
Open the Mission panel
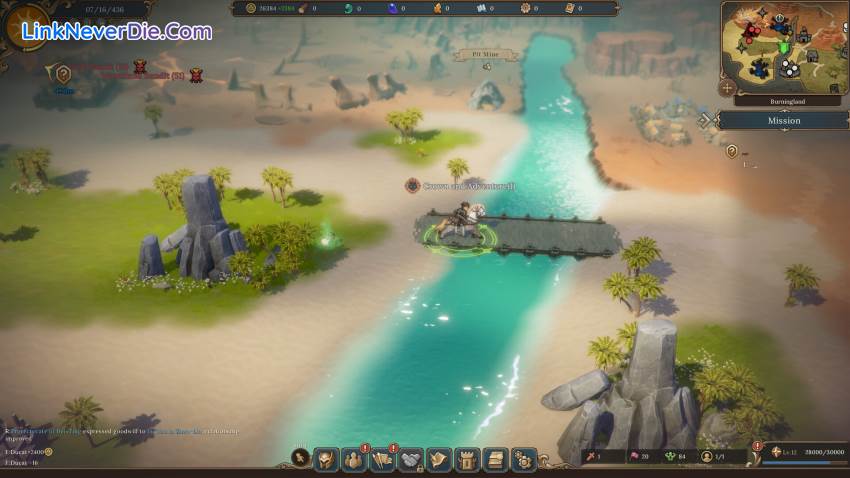click(x=783, y=120)
